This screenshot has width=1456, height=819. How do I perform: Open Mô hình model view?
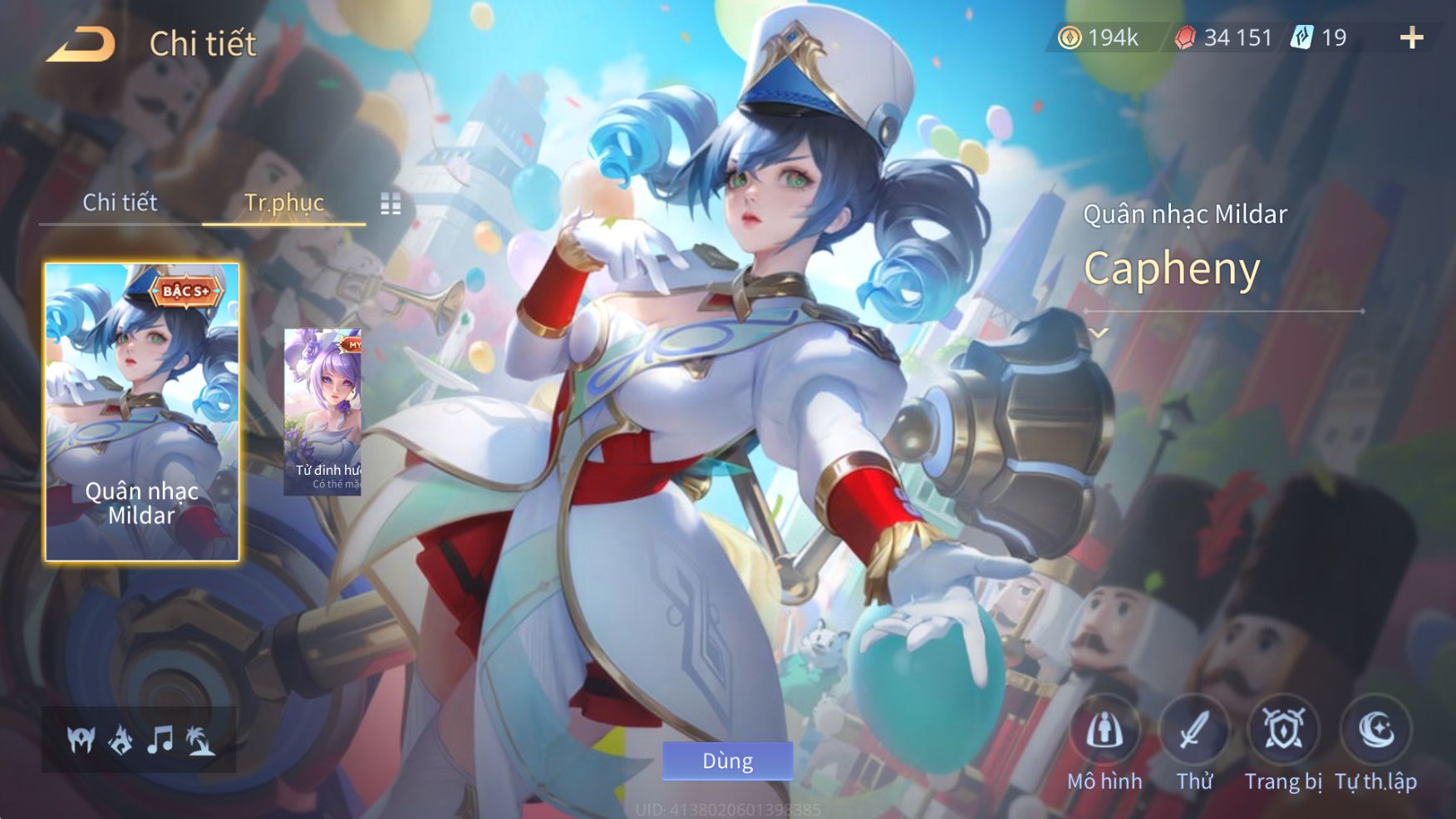coord(1104,732)
